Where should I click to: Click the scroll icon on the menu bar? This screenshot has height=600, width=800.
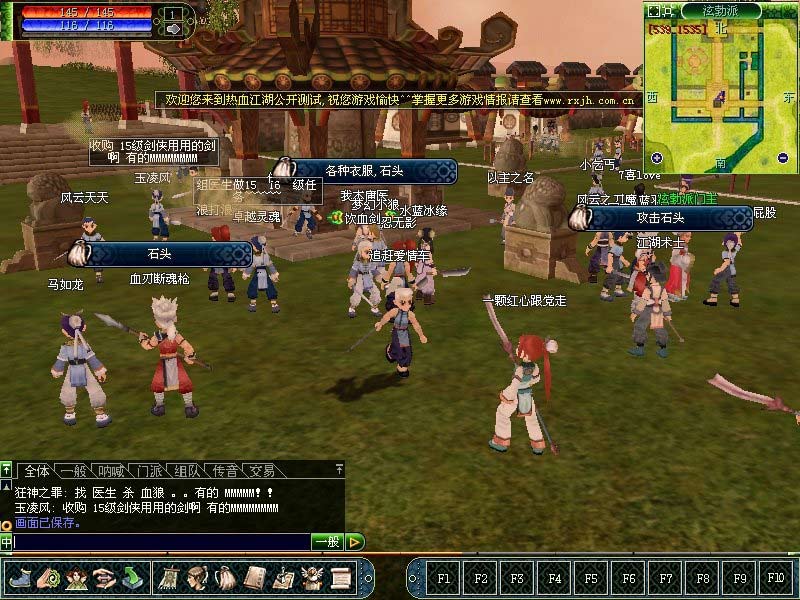coord(341,577)
